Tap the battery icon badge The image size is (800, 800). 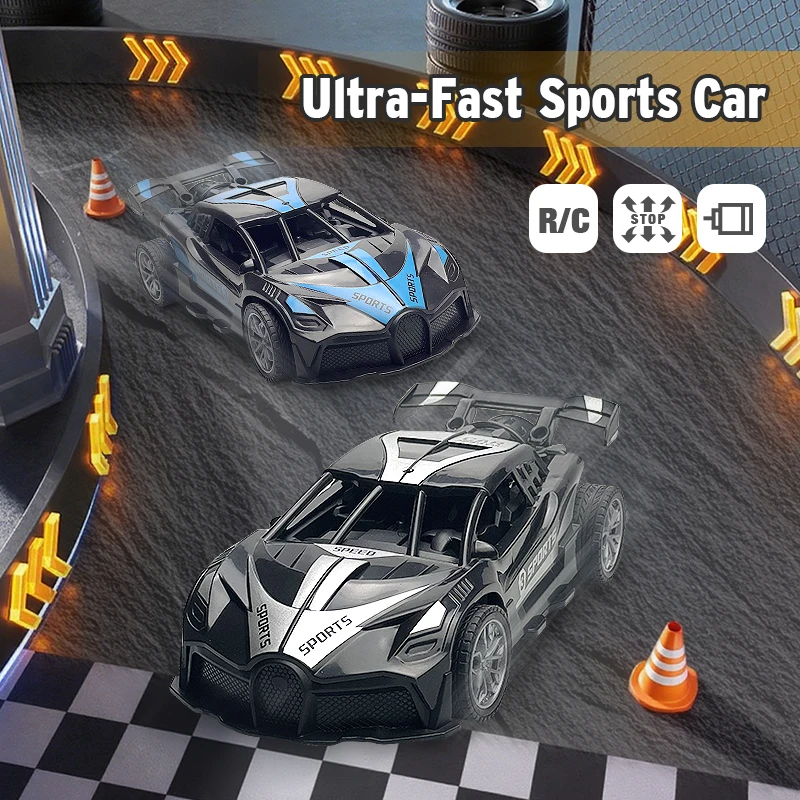click(731, 218)
